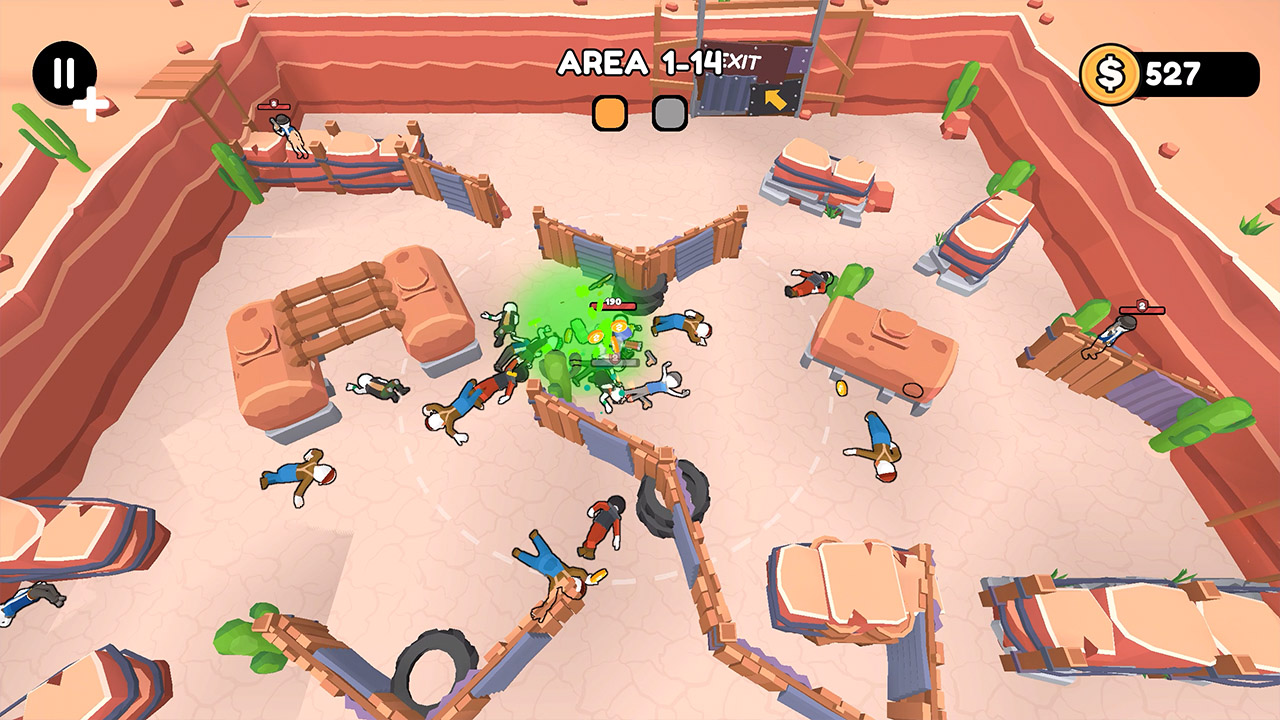Click the coin dropped beside the green gas cloud
Viewport: 1280px width, 720px height.
click(x=596, y=336)
